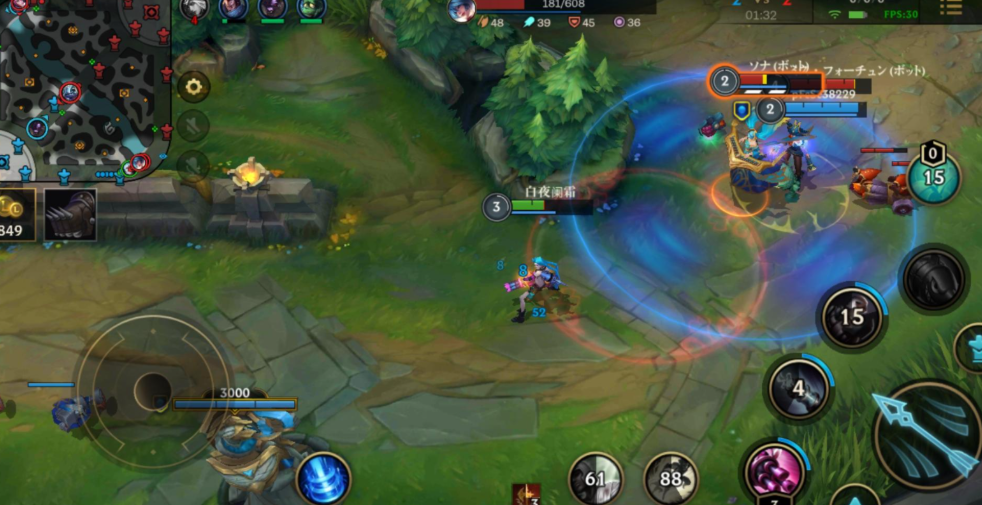
Task: Trigger the summoner spell showing 61 cooldown
Action: (596, 480)
